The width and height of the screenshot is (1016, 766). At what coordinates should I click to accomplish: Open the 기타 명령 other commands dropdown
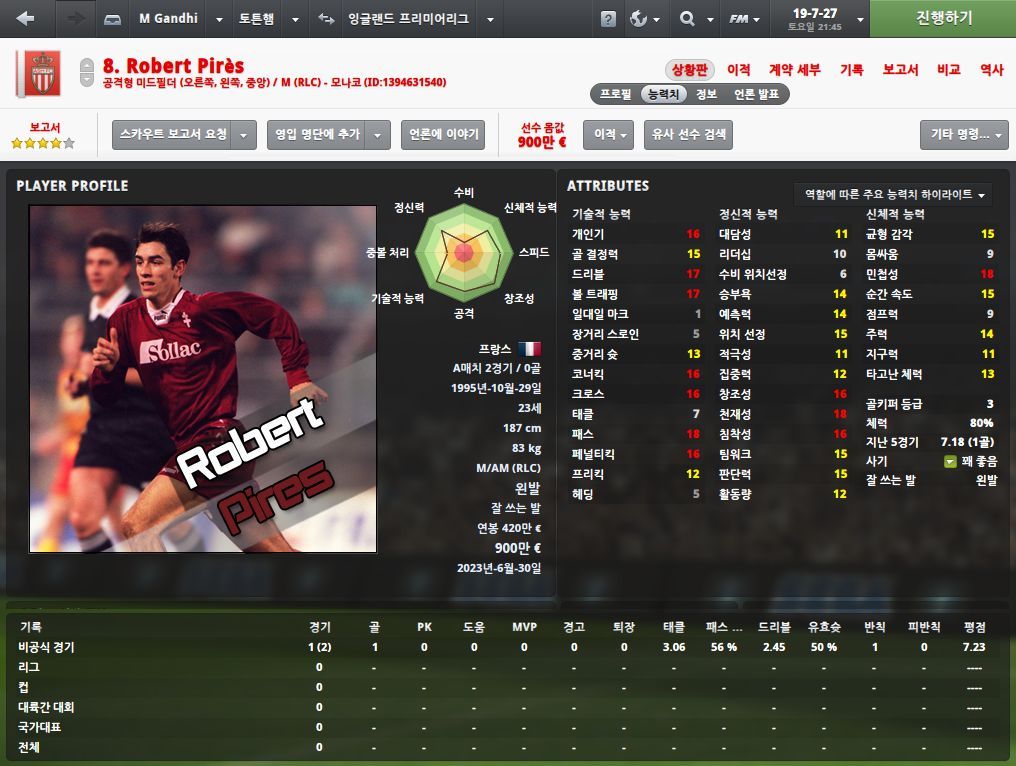pos(964,135)
